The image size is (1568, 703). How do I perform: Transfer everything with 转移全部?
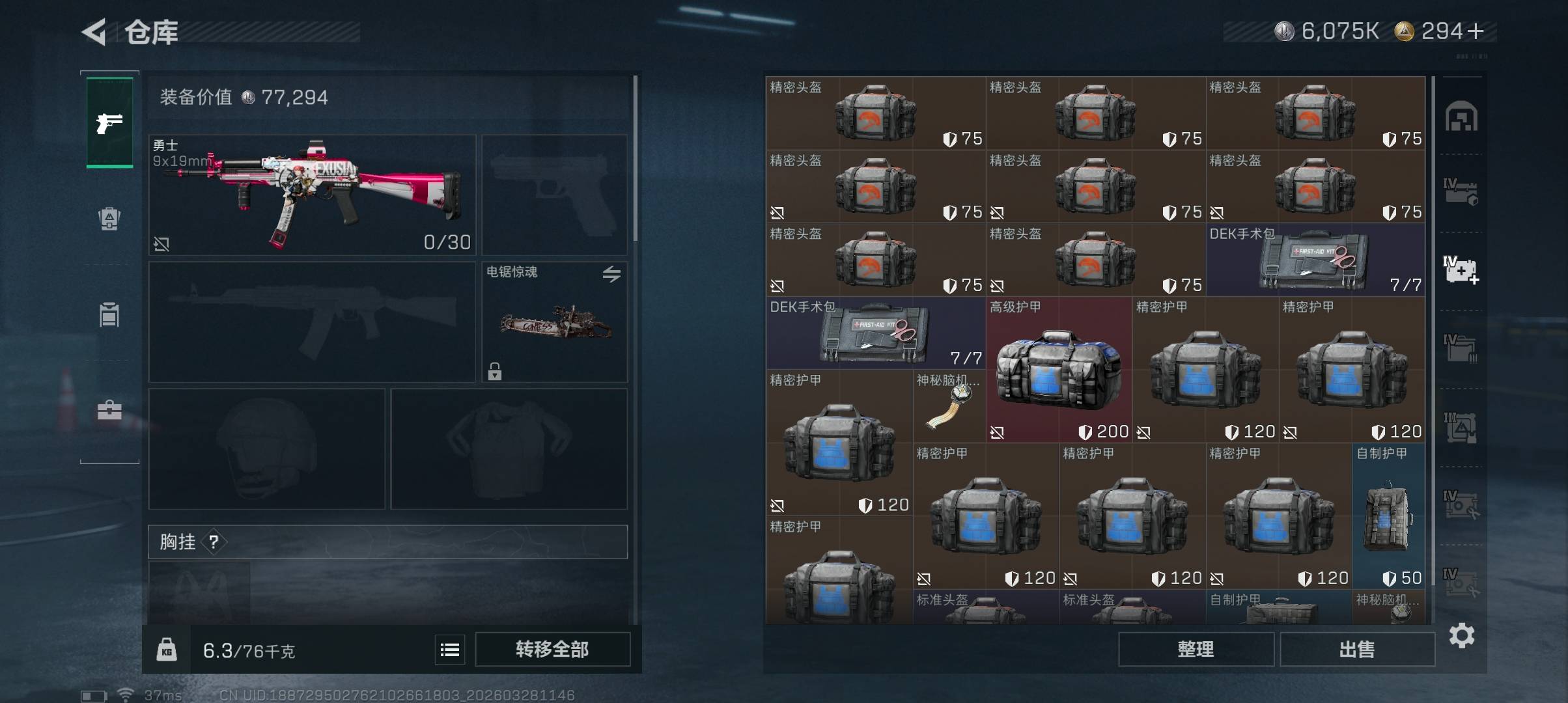click(x=552, y=649)
